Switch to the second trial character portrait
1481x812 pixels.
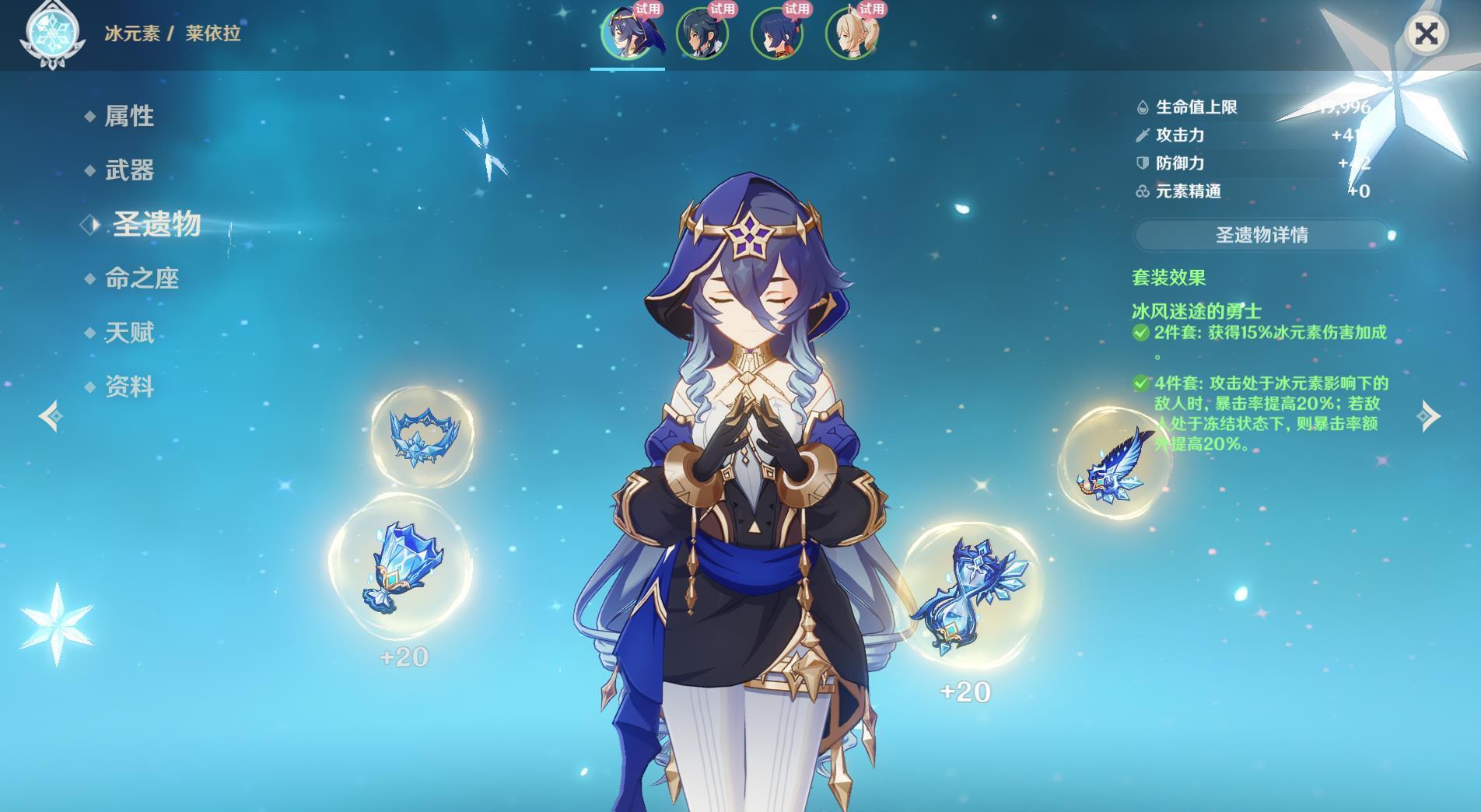coord(702,33)
